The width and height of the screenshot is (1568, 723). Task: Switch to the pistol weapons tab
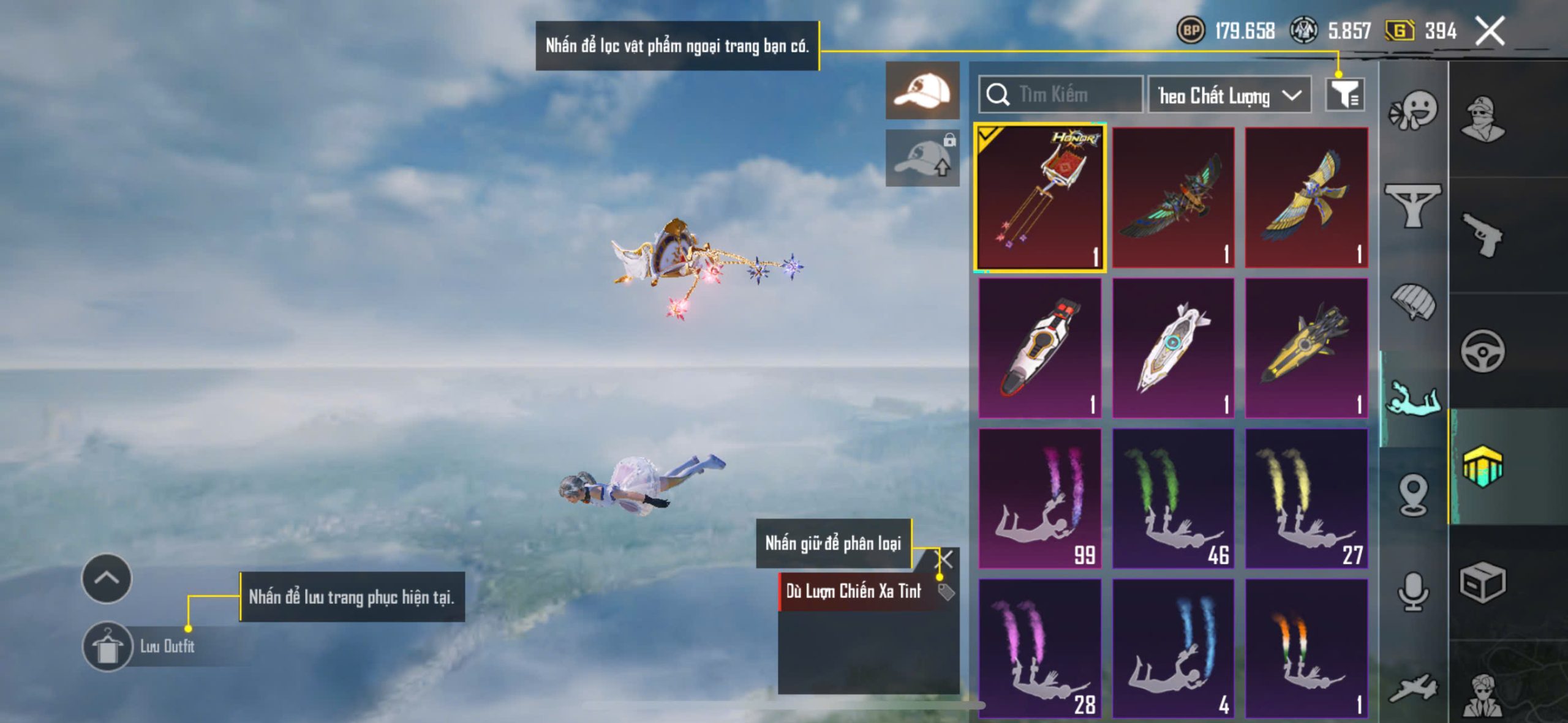tap(1482, 234)
